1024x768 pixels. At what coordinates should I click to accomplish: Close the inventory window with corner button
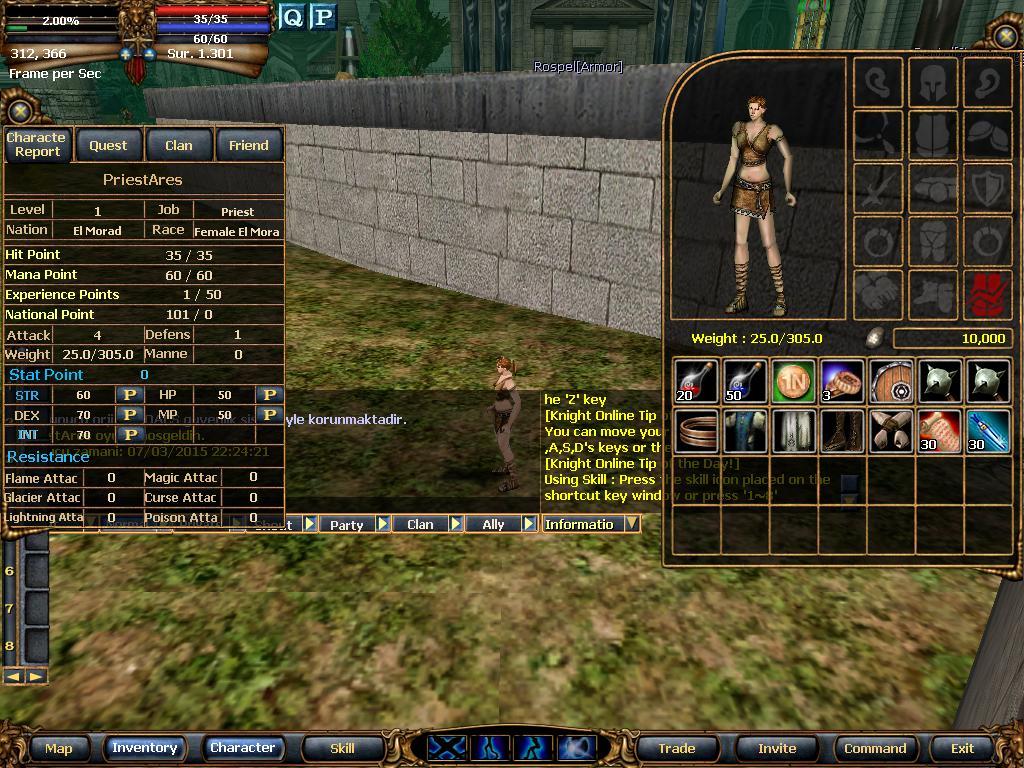click(x=1005, y=37)
